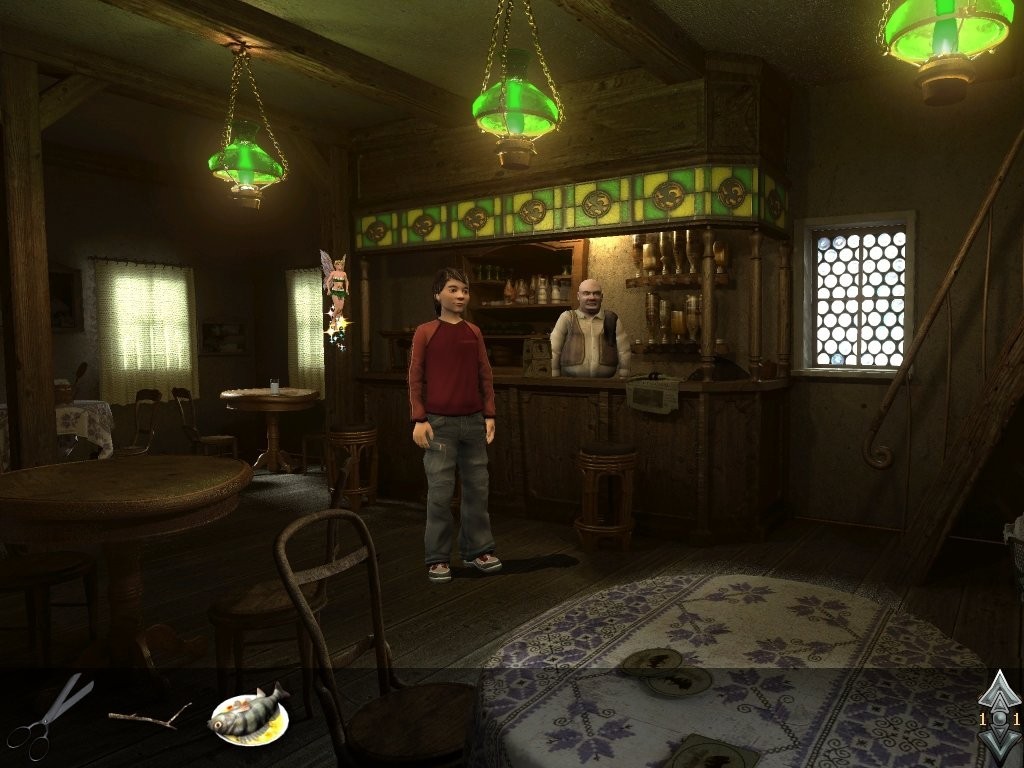Screen dimensions: 1024x768
Task: Click the inventory scroll up arrow
Action: coord(999,692)
